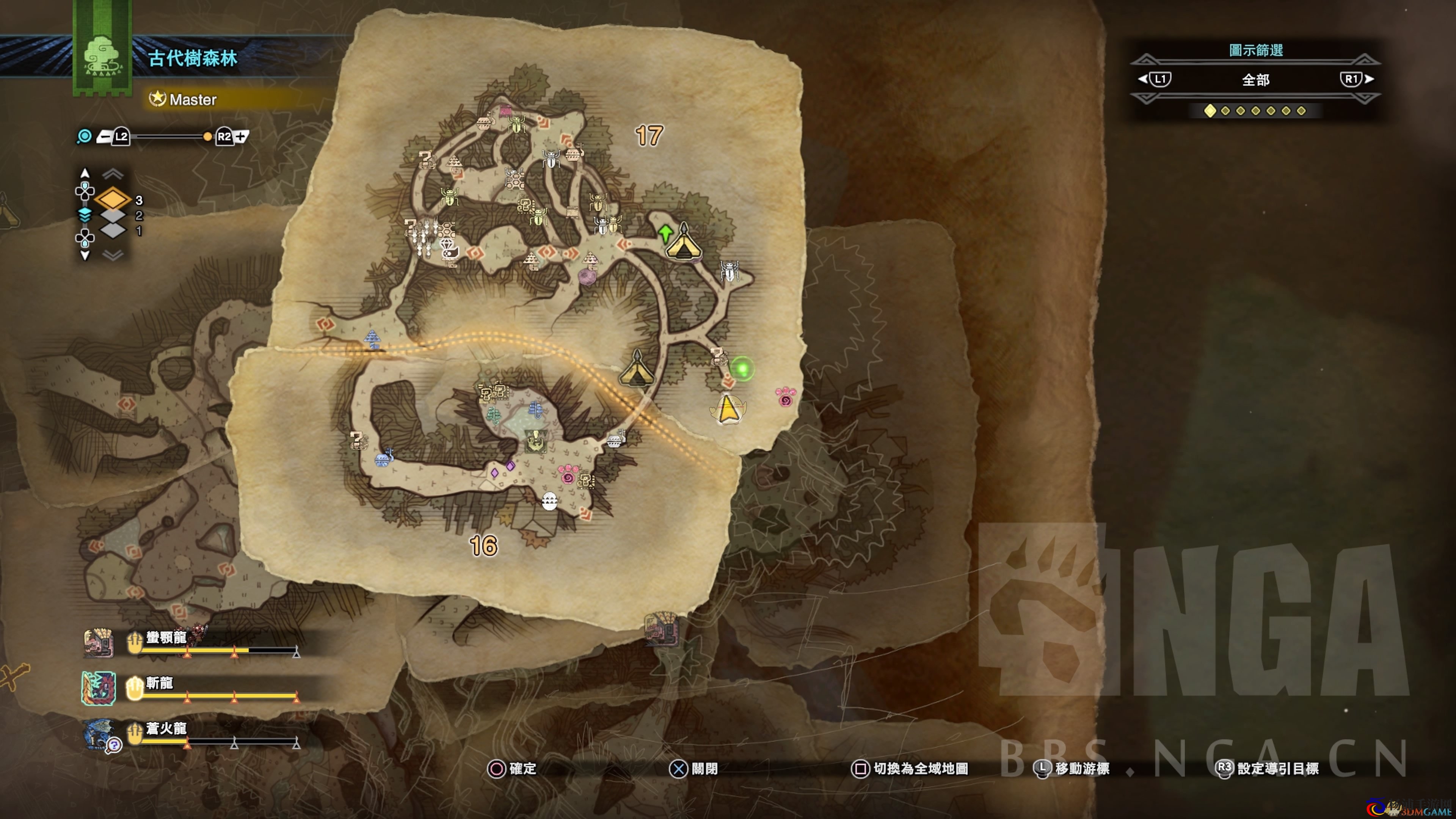The image size is (1456, 819).
Task: Select the yellow player arrow marker
Action: point(728,409)
